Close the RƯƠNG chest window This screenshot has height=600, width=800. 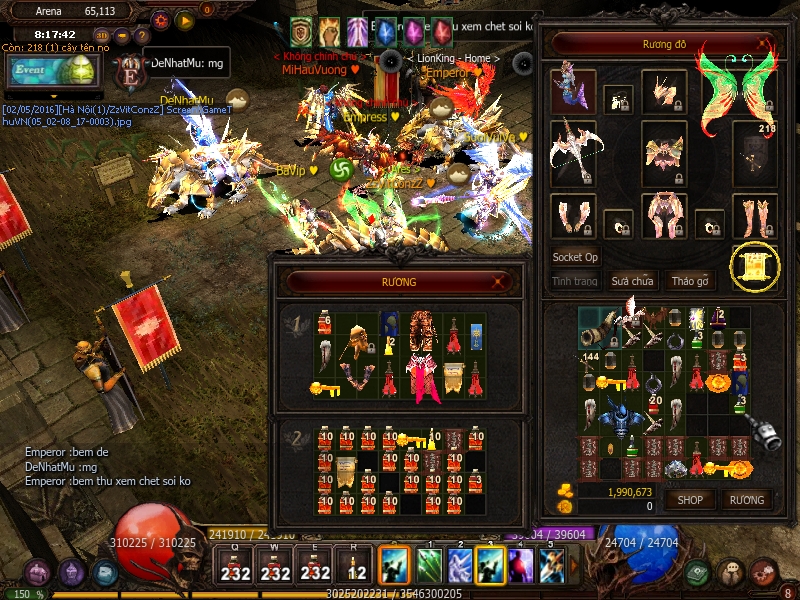498,283
